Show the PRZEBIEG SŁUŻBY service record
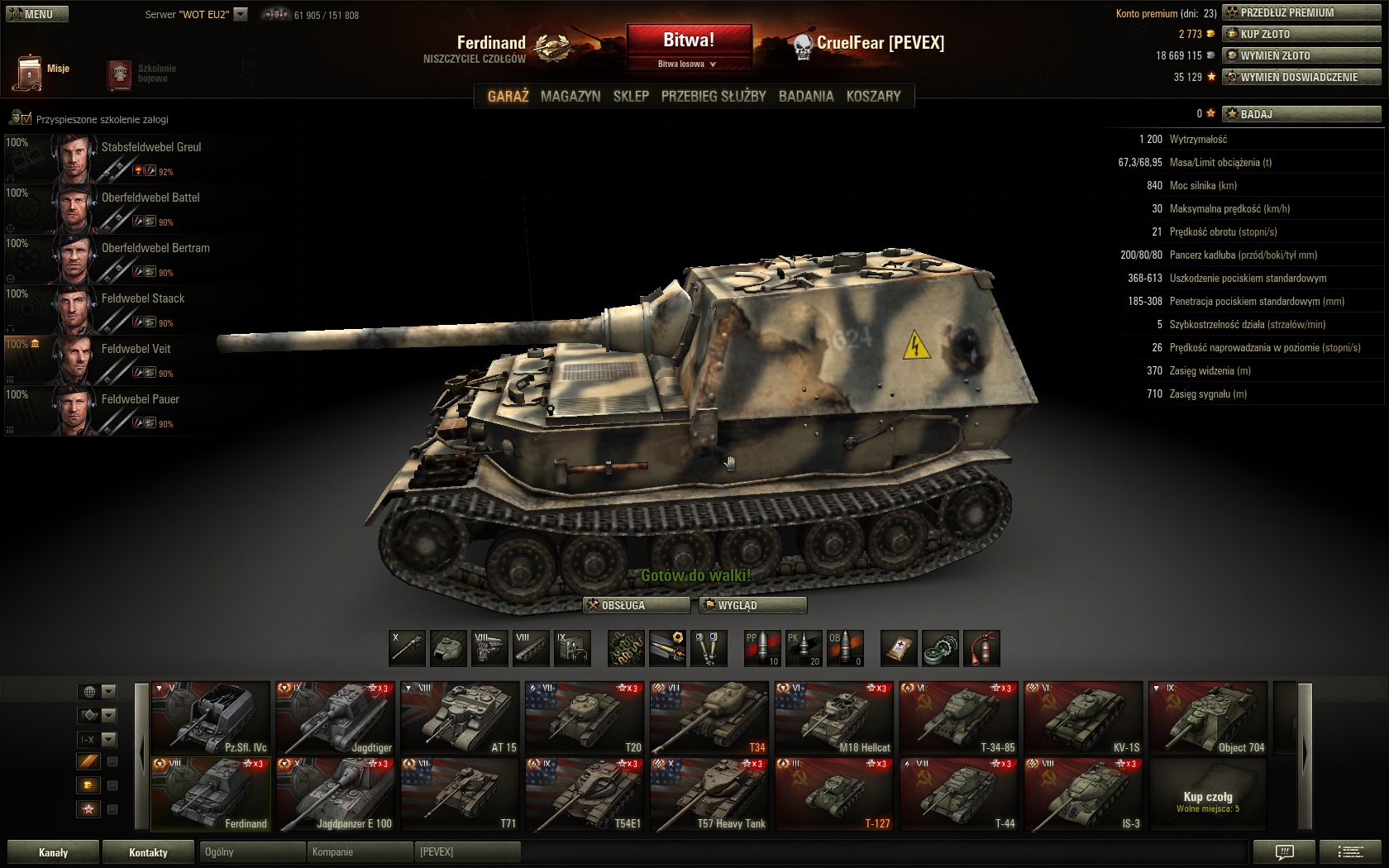Viewport: 1389px width, 868px height. tap(714, 96)
